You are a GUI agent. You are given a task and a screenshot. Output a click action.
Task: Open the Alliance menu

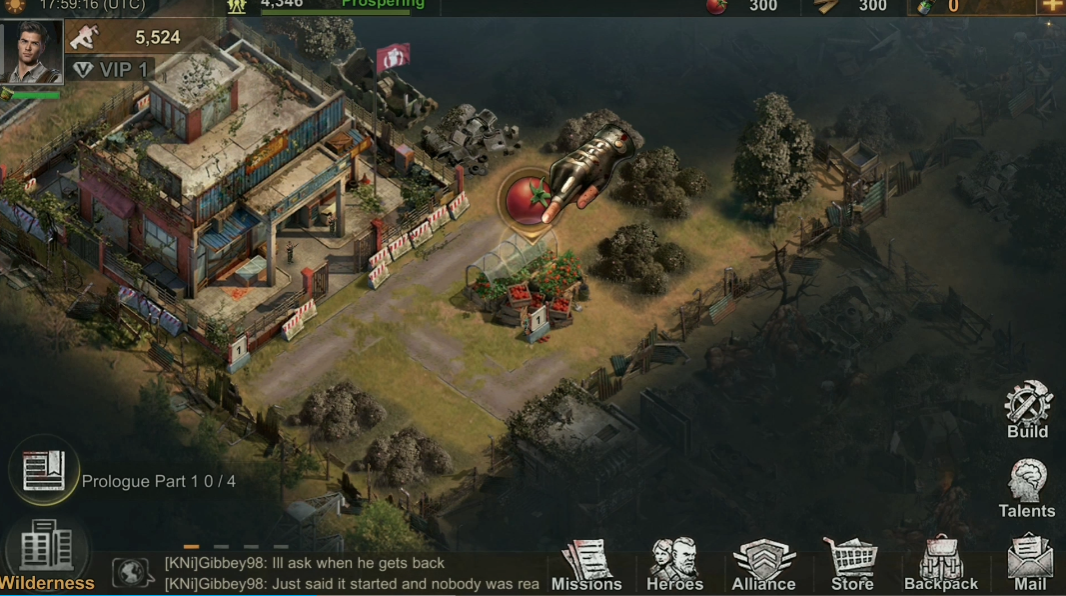tap(763, 565)
